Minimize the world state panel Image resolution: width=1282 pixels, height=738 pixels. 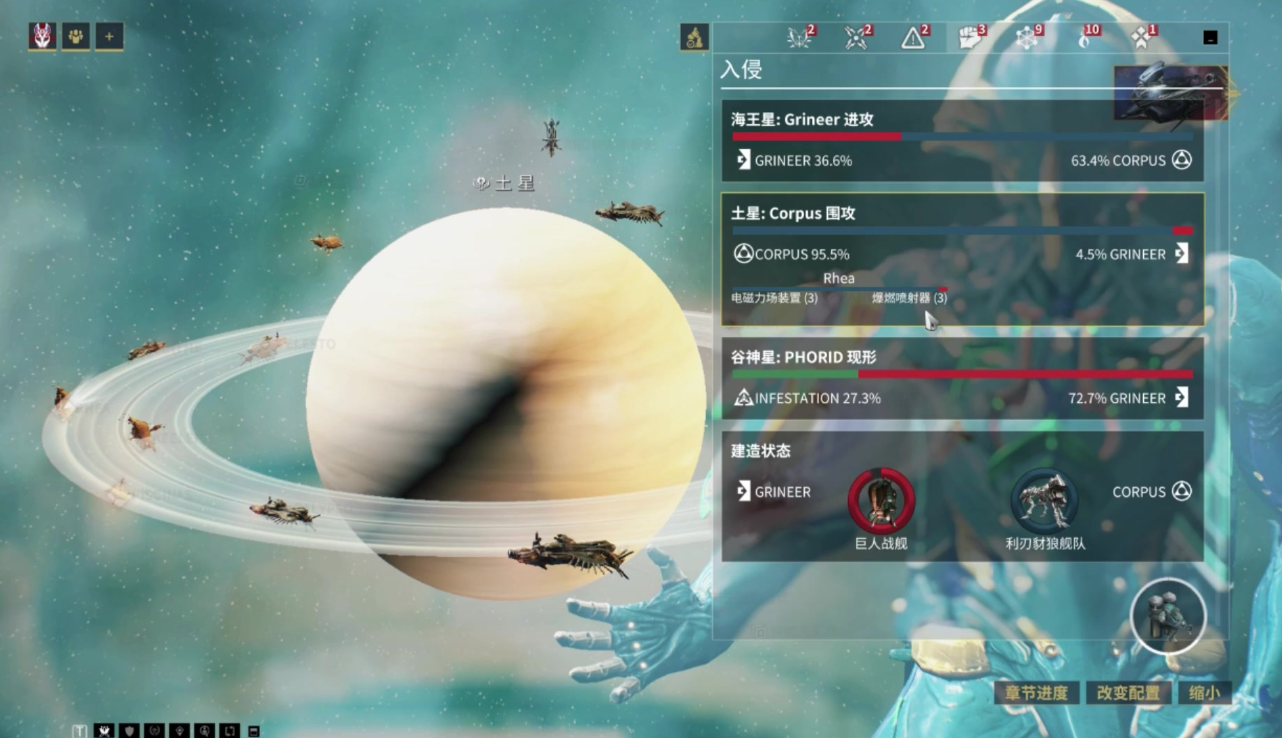1210,38
